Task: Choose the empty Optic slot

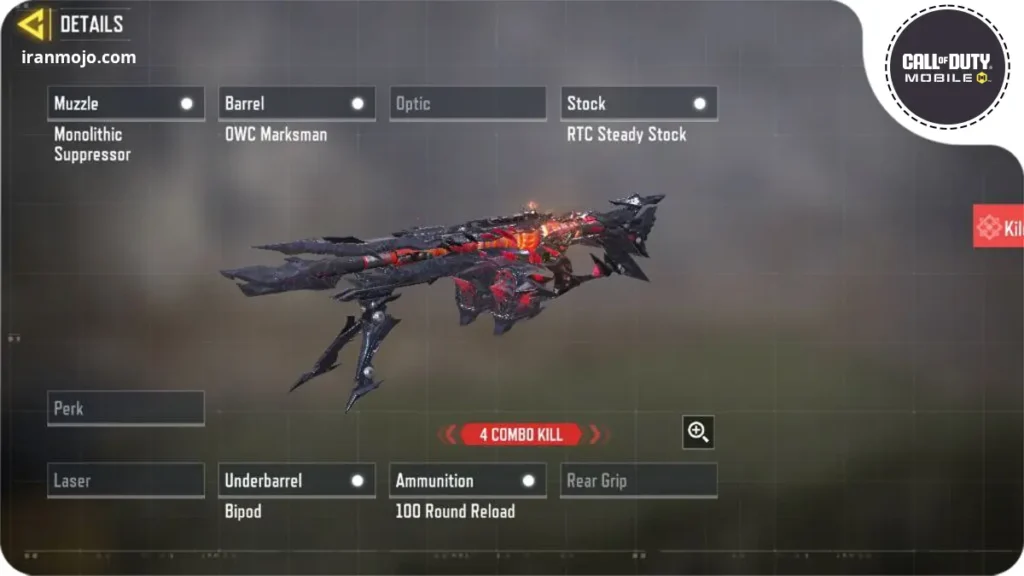Action: pyautogui.click(x=467, y=103)
